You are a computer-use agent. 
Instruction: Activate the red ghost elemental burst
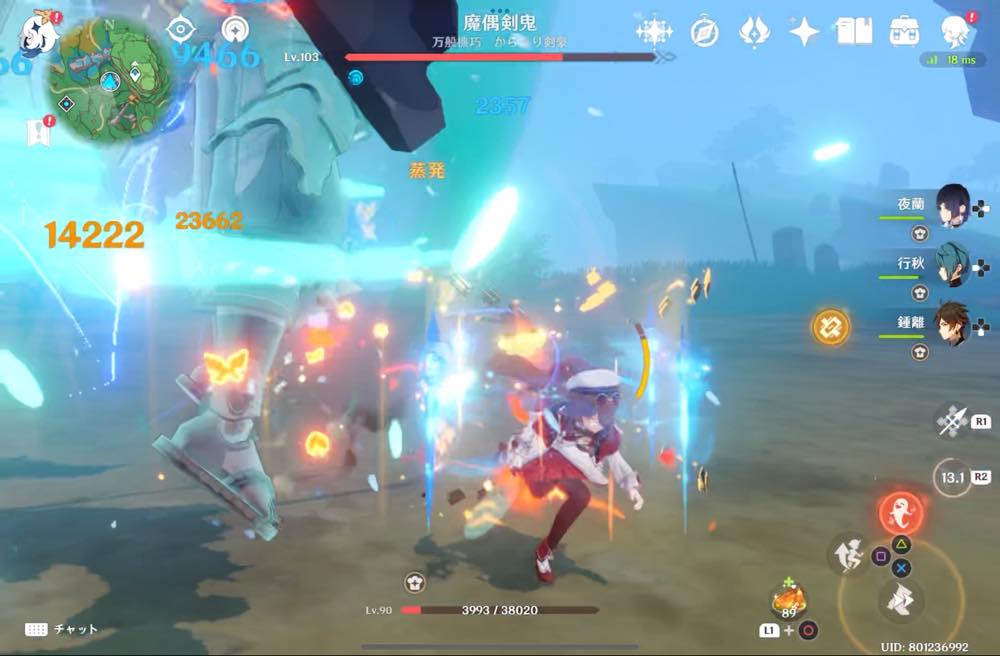tap(900, 512)
